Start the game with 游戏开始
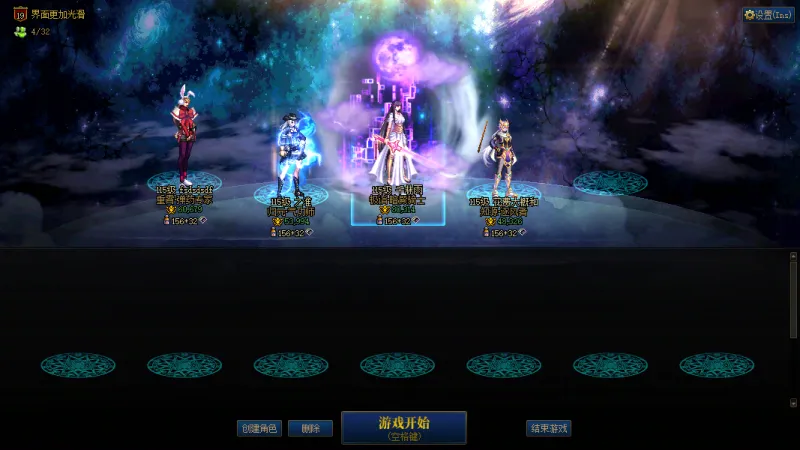Screen dimensions: 800x450 (x=404, y=427)
